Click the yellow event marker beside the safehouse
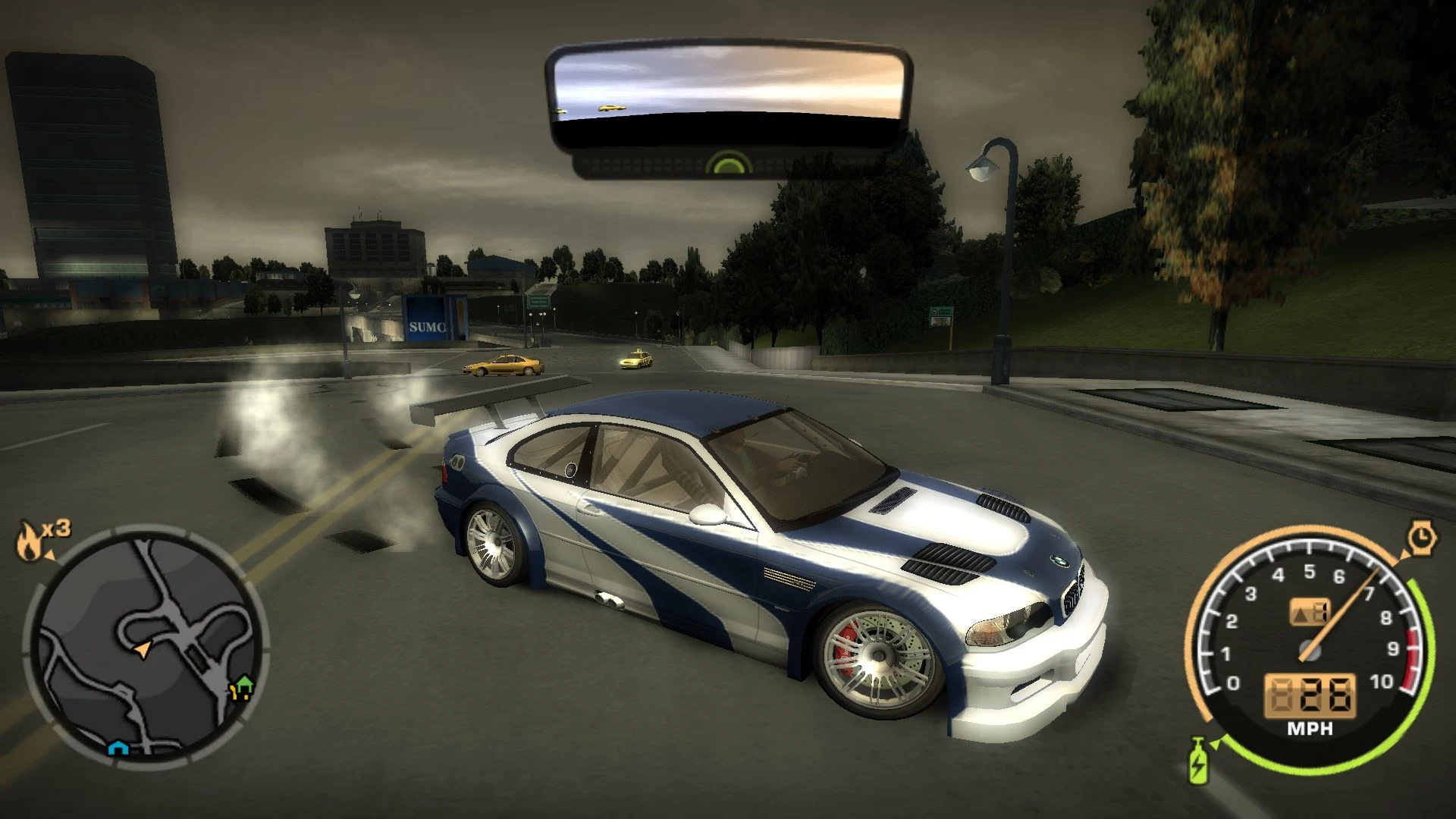This screenshot has width=1456, height=819. 233,691
